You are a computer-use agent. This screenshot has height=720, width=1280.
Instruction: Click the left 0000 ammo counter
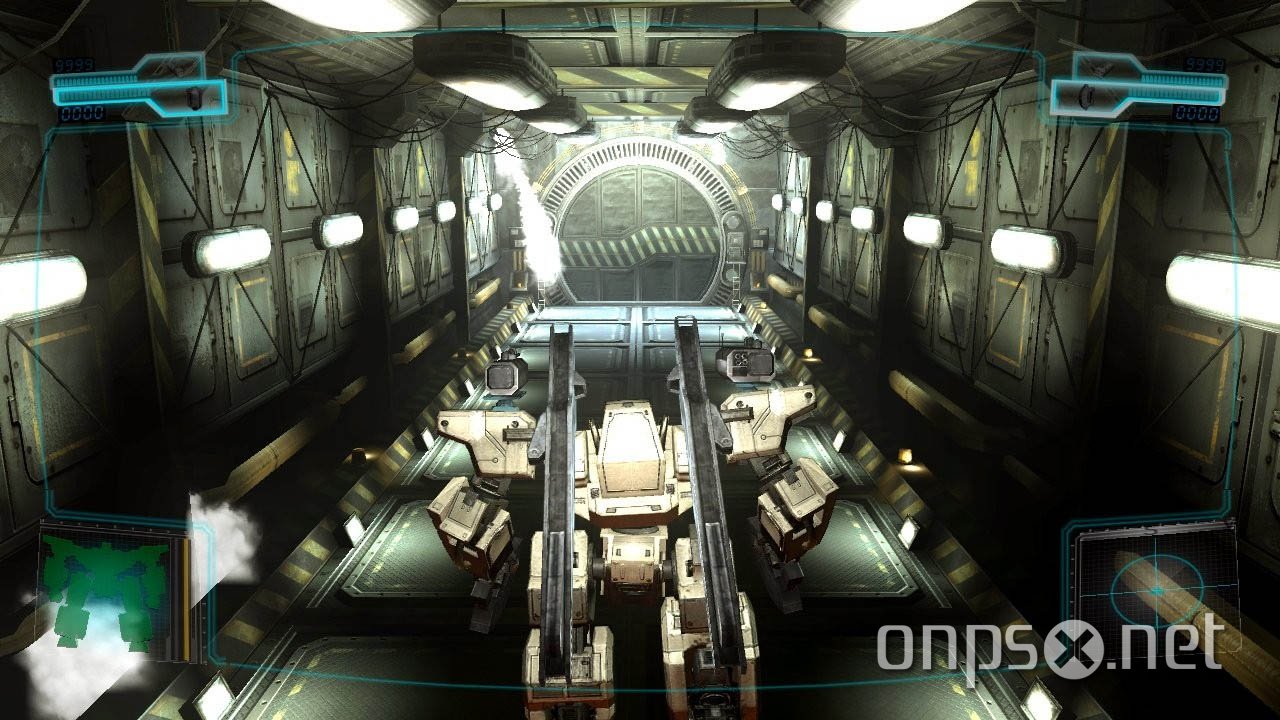[80, 113]
